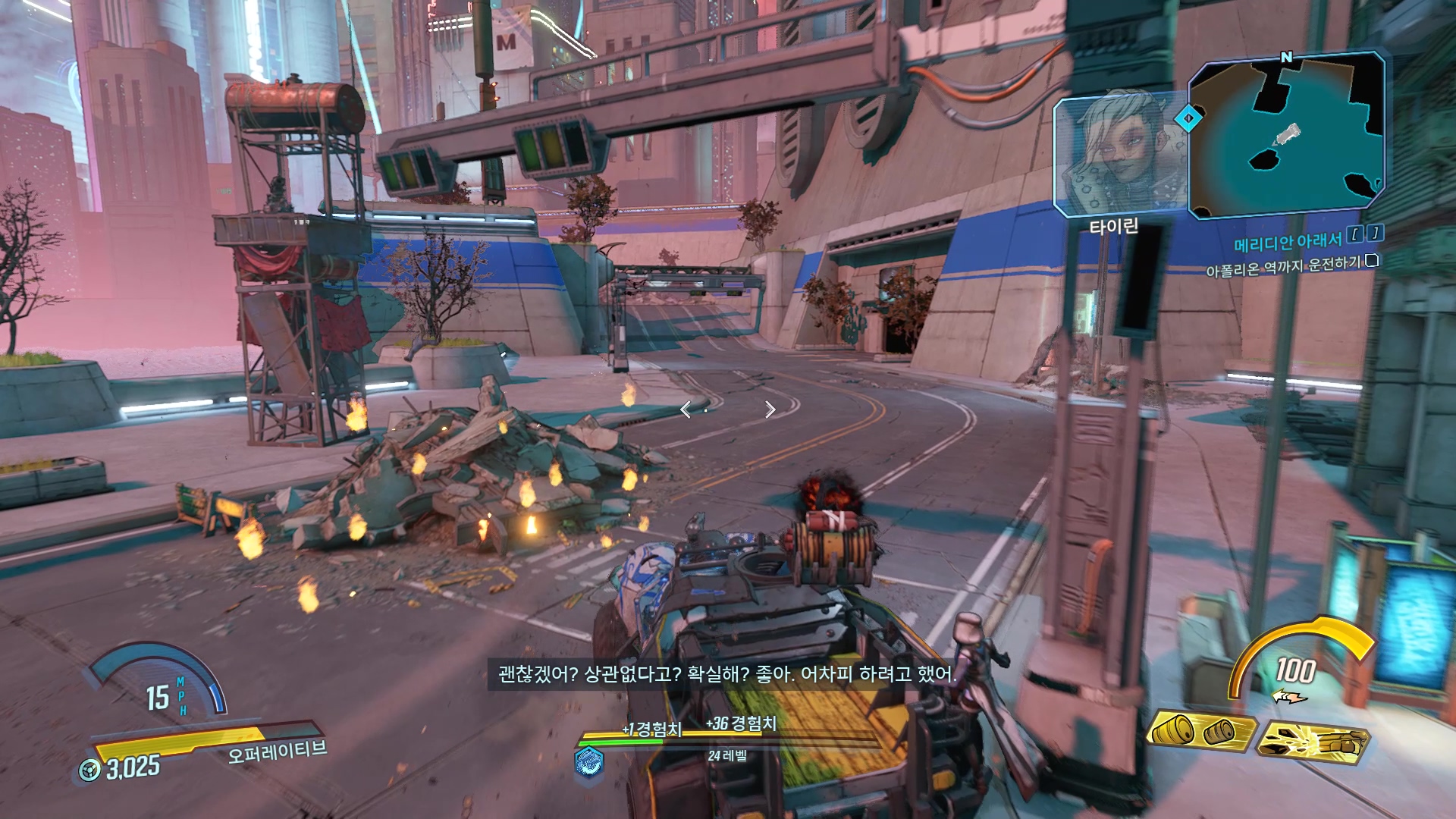Click the Operative class shield badge
1456x819 pixels.
pyautogui.click(x=589, y=761)
